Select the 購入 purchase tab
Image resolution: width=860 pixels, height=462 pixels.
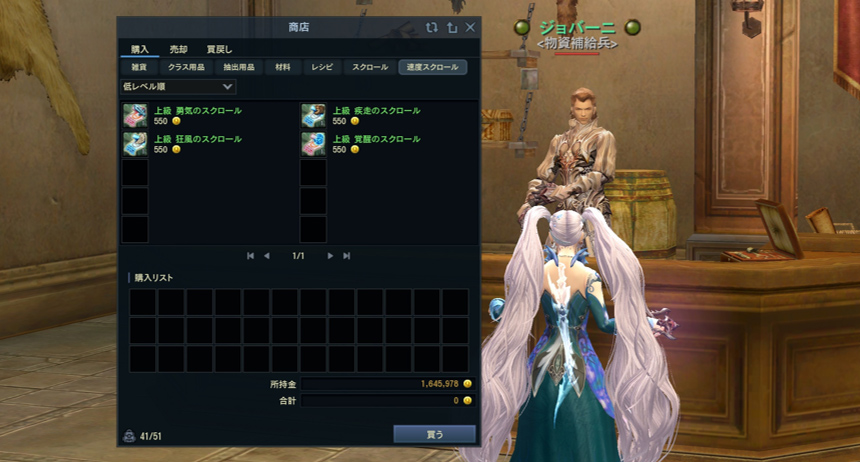point(139,49)
